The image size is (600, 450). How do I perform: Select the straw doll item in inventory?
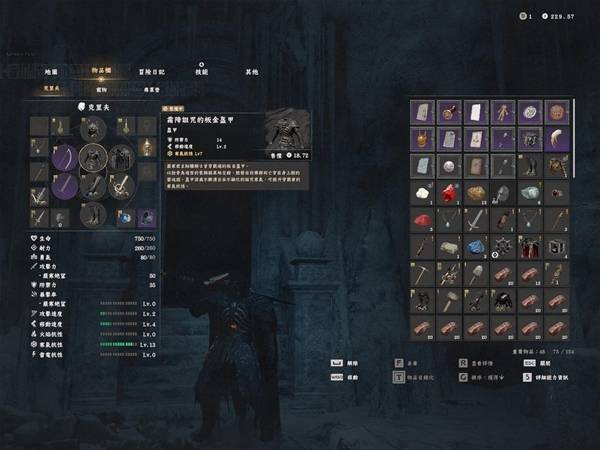coord(502,112)
